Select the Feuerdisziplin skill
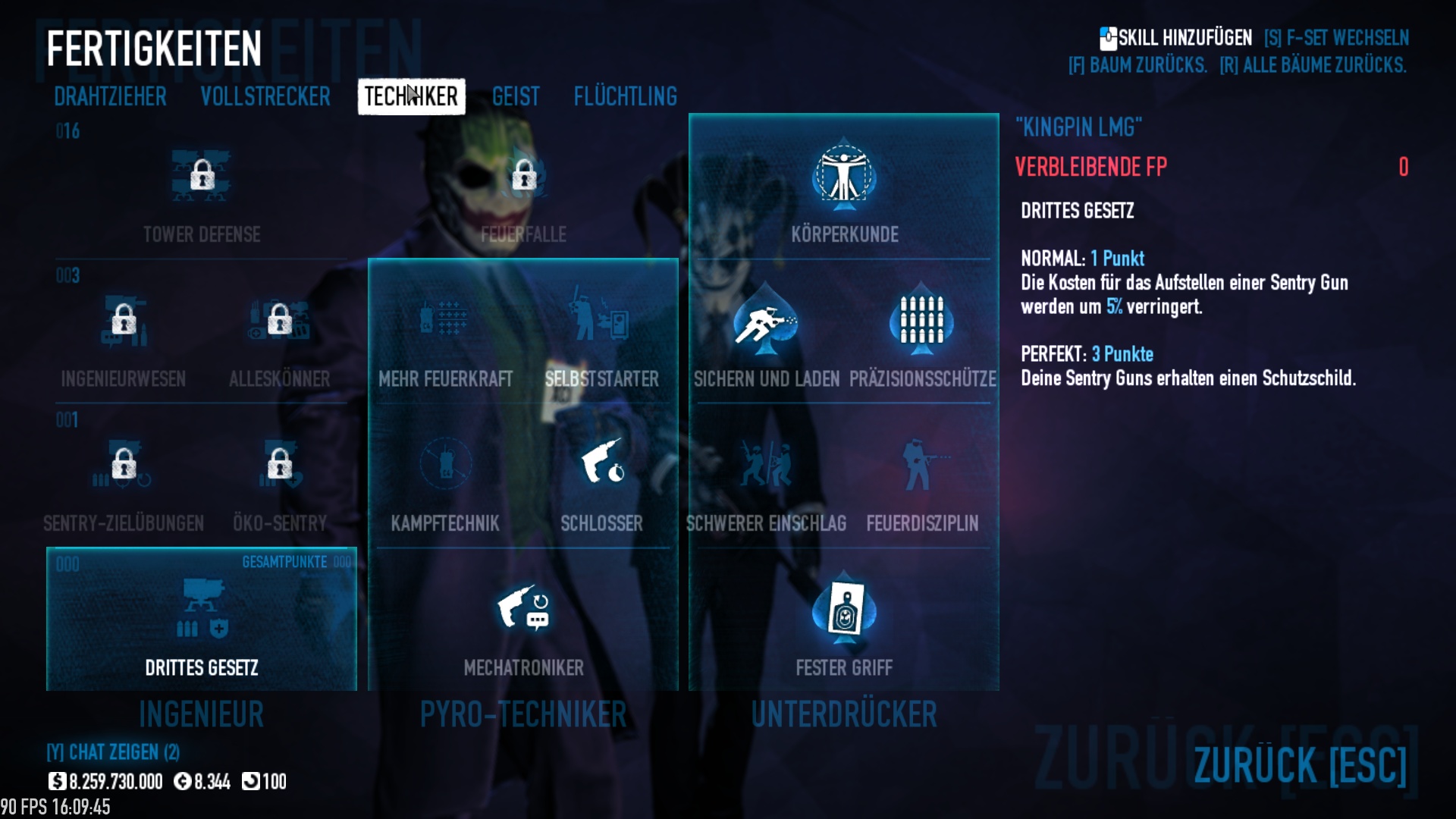Viewport: 1456px width, 819px height. pyautogui.click(x=921, y=466)
